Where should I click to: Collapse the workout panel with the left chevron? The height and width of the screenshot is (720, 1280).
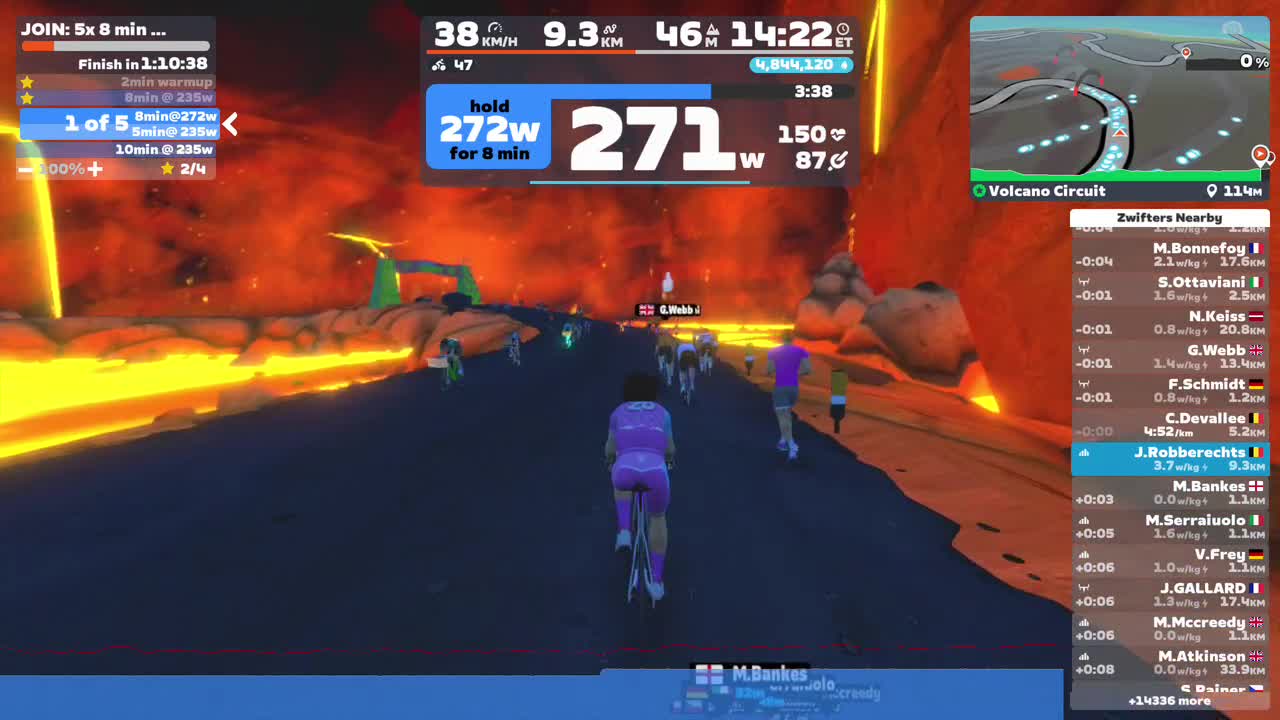pyautogui.click(x=228, y=125)
